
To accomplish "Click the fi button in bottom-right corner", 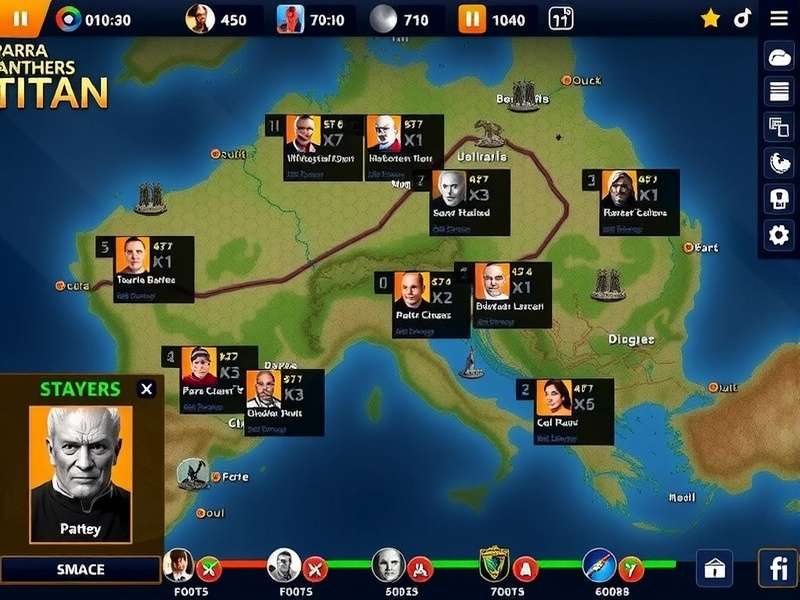I will point(777,568).
